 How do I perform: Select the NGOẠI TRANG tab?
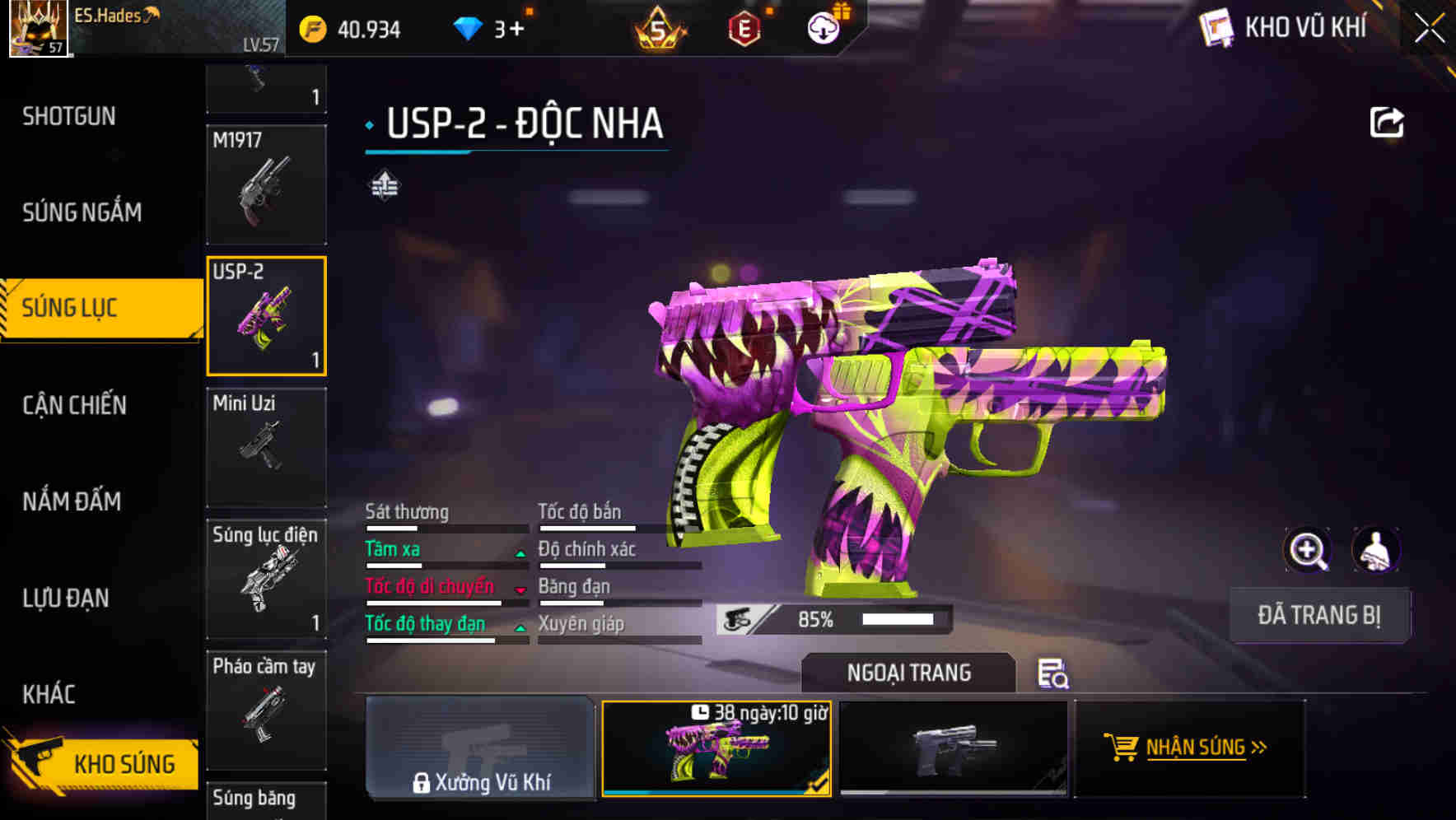(x=908, y=673)
